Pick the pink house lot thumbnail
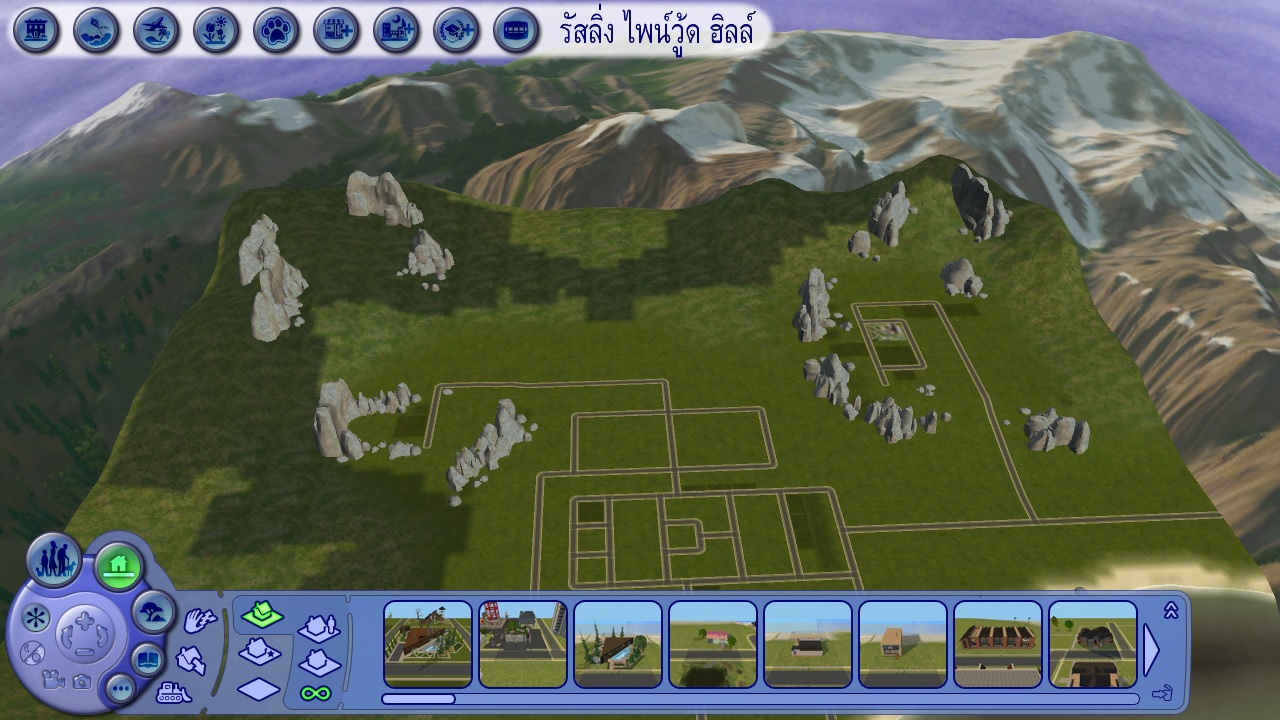 pyautogui.click(x=713, y=644)
